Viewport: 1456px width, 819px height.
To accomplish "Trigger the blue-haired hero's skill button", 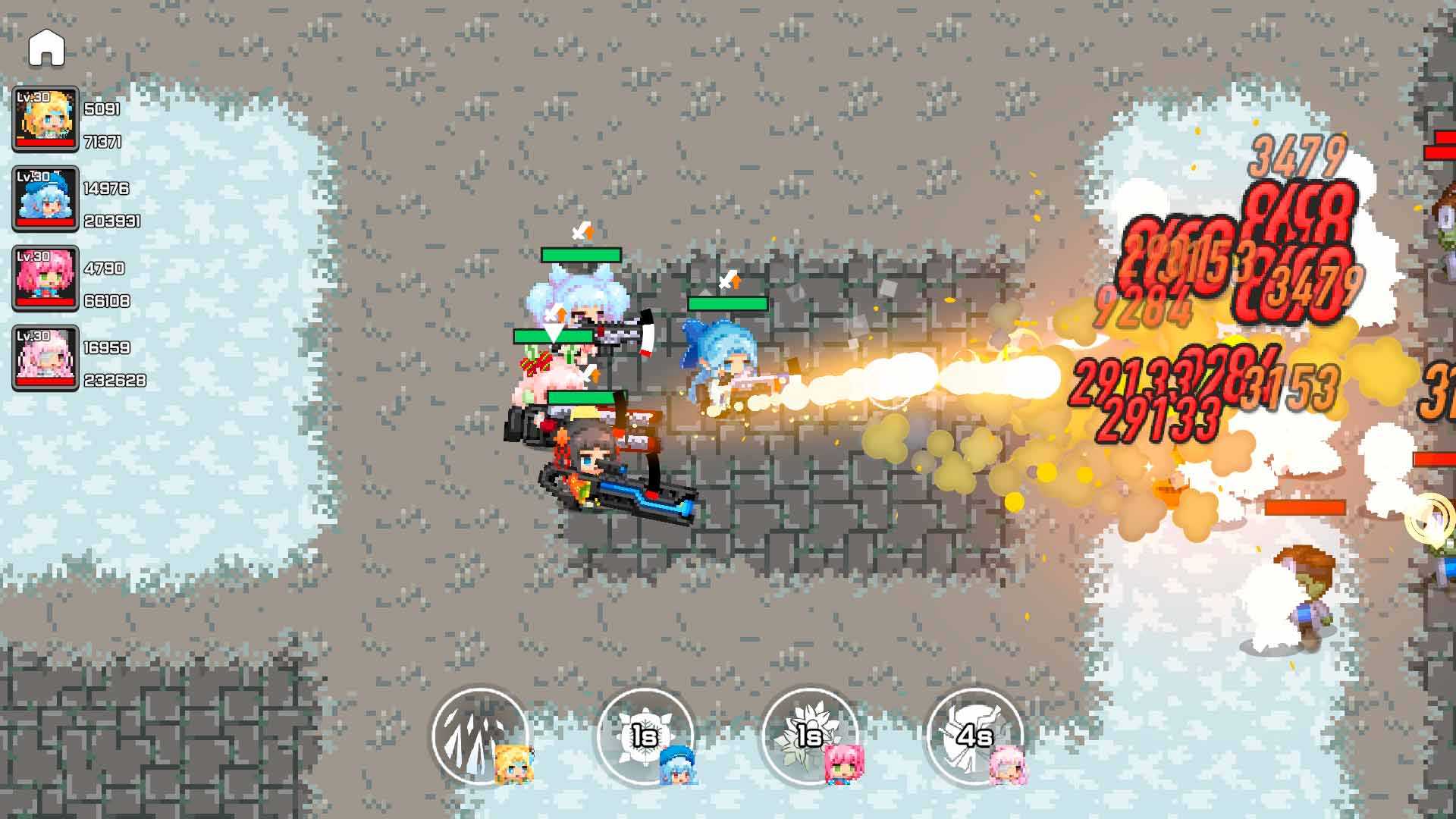I will pos(645,734).
